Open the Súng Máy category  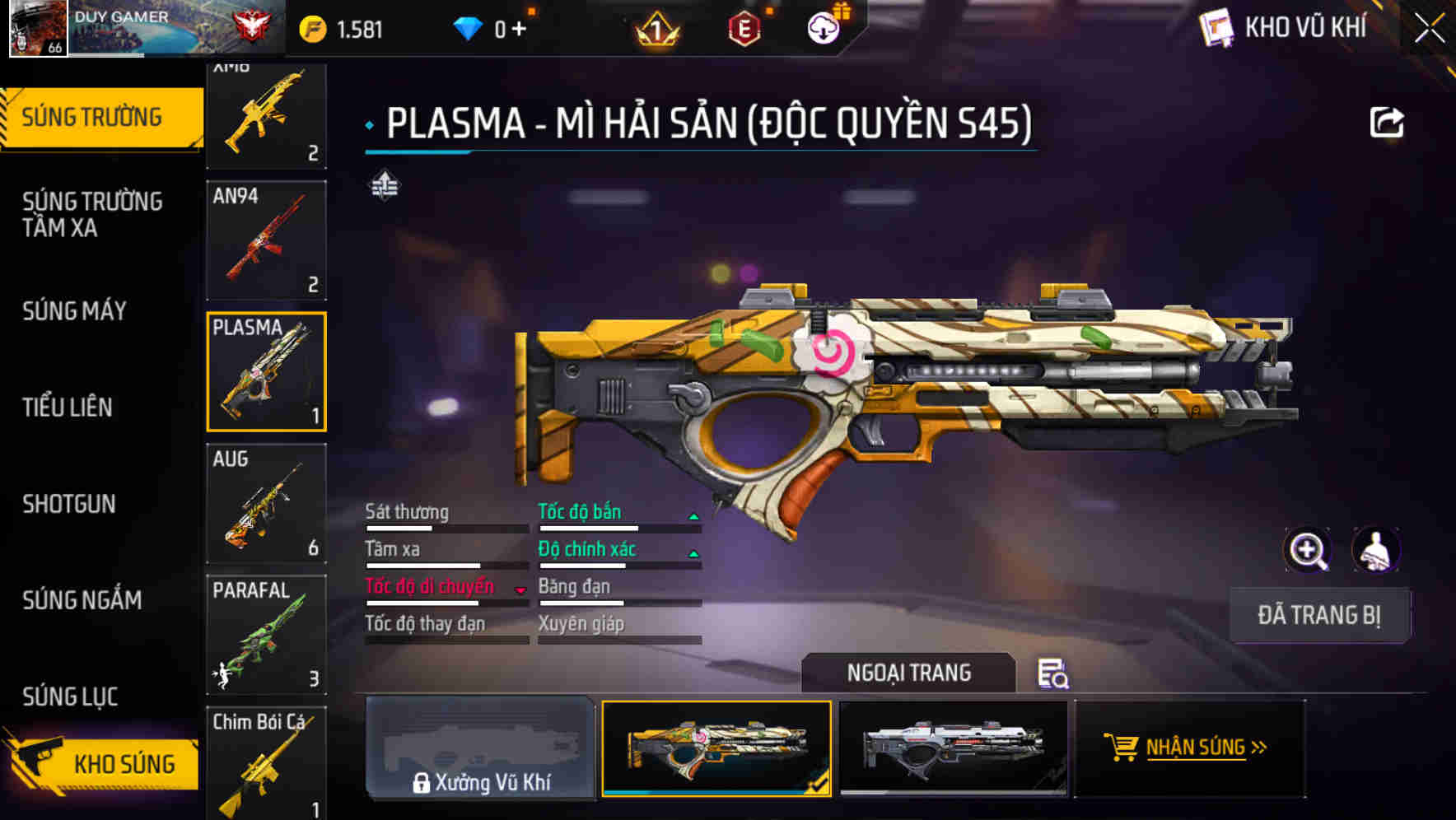coord(74,310)
